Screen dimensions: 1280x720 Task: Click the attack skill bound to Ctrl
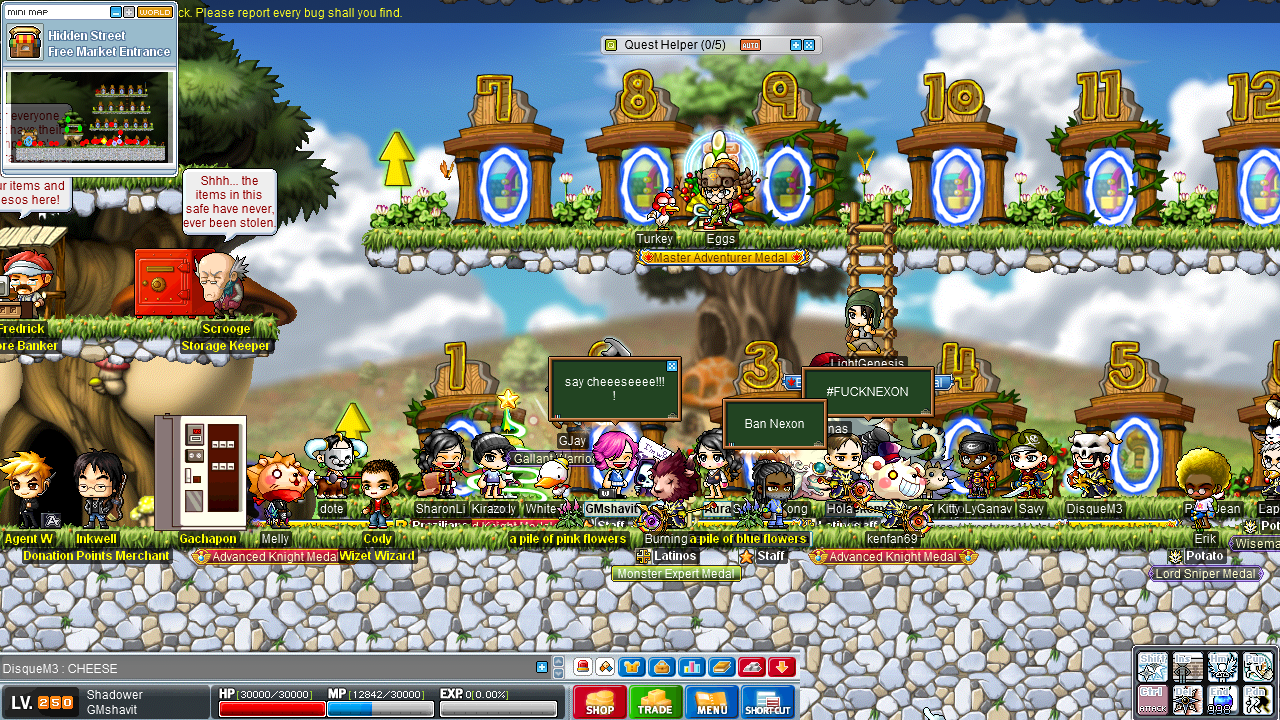click(1152, 699)
